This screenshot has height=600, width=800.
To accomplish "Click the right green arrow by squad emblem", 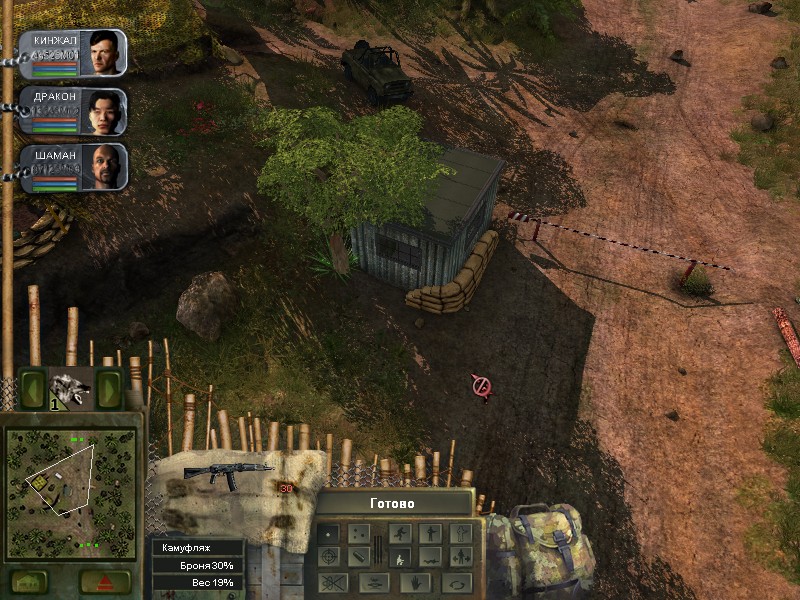I will tap(109, 387).
